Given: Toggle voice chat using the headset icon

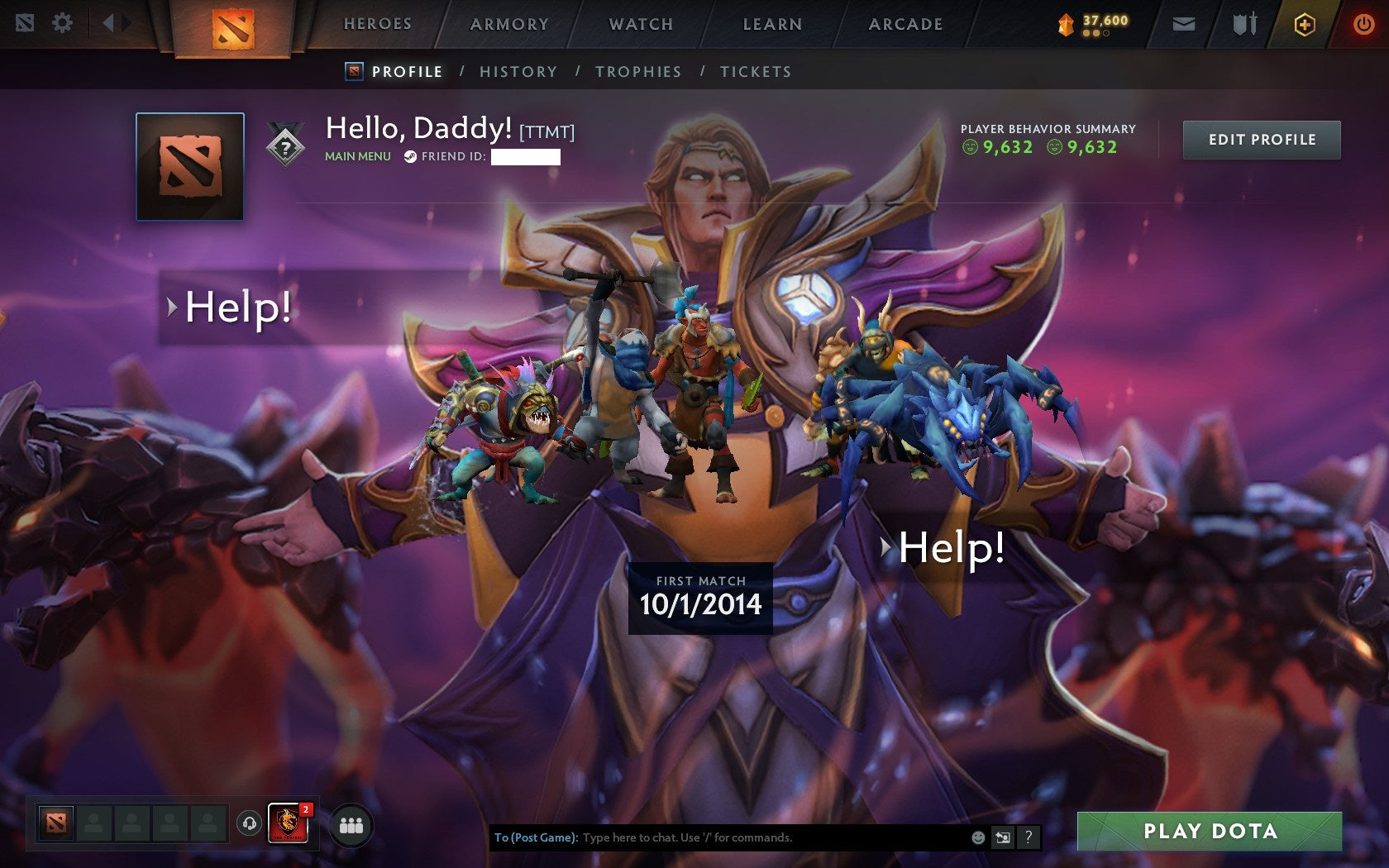Looking at the screenshot, I should coord(248,823).
